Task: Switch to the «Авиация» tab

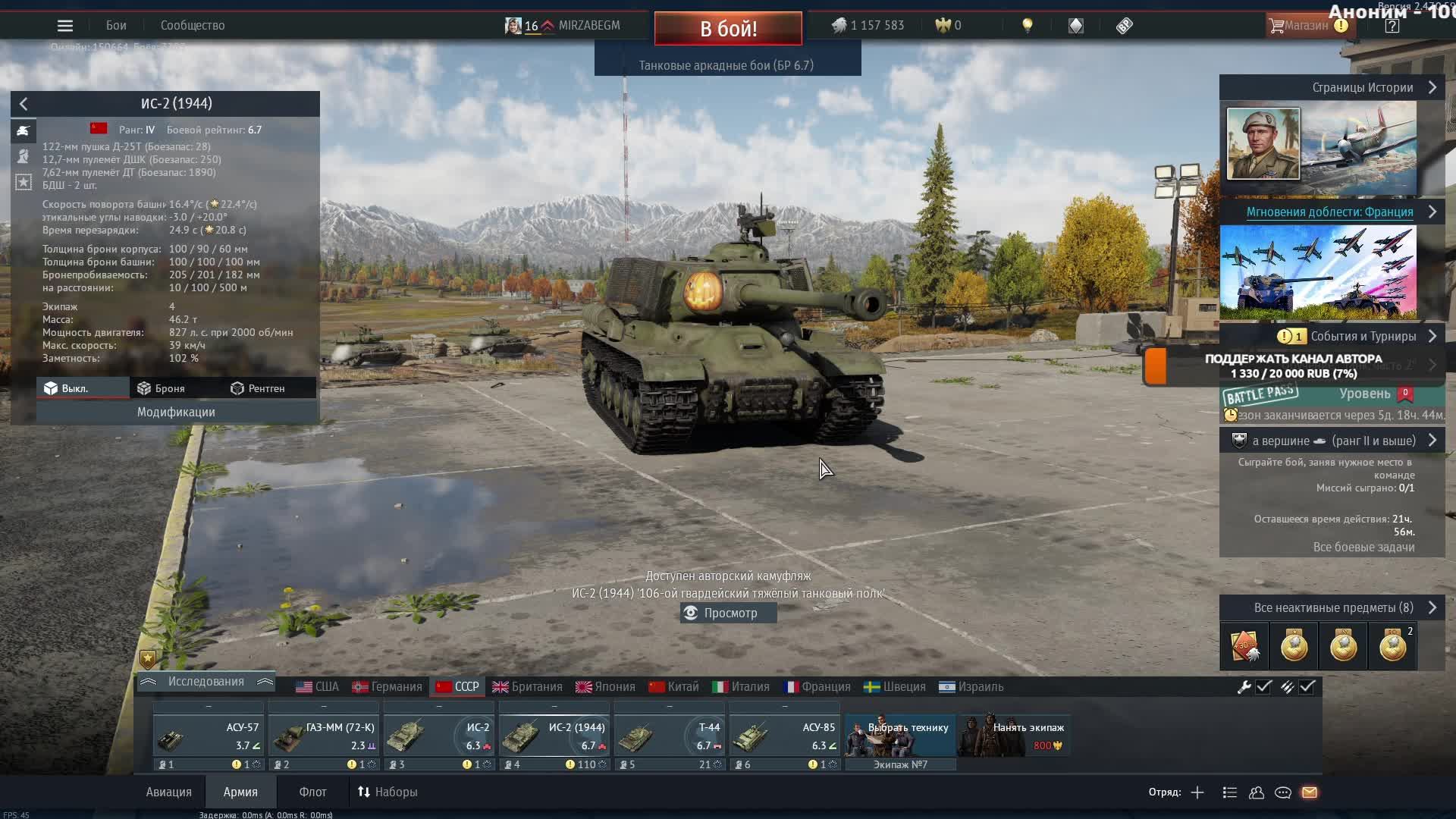Action: coord(168,792)
